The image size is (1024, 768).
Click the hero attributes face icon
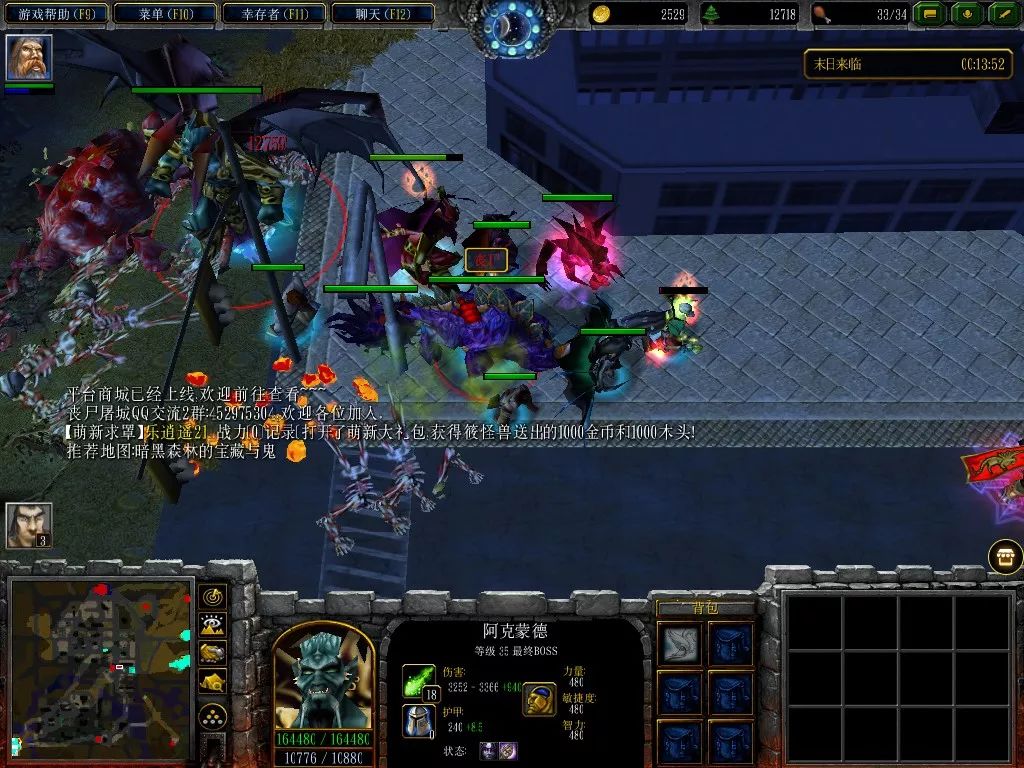pyautogui.click(x=540, y=699)
